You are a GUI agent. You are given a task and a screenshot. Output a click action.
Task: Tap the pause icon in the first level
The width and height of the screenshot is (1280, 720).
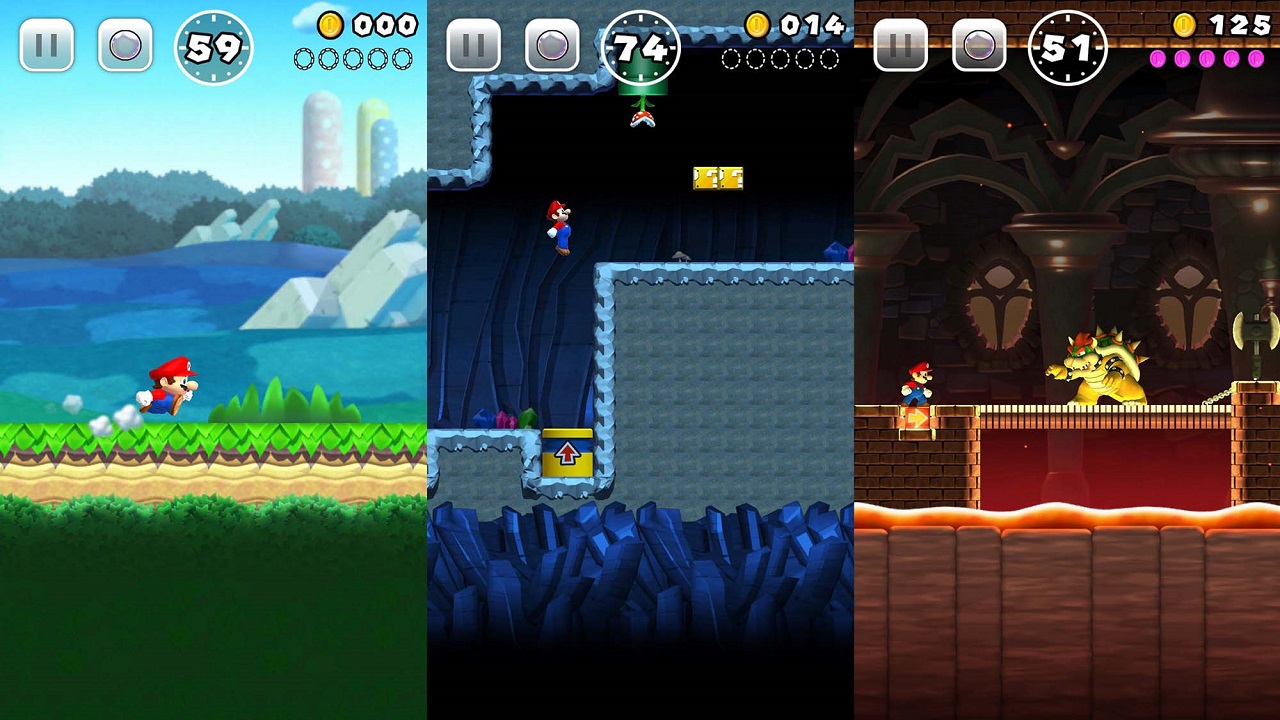tap(45, 45)
